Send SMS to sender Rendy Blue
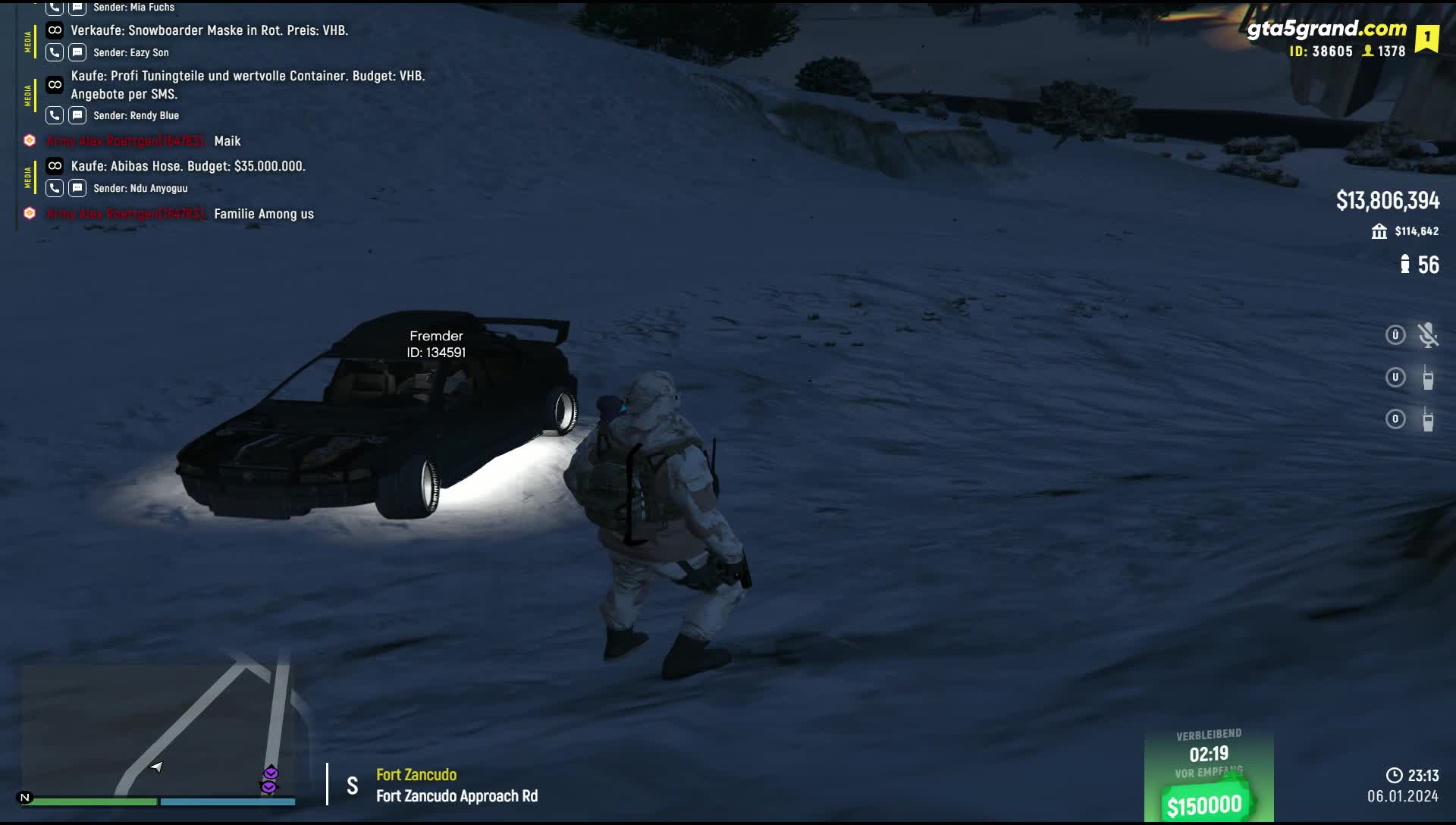The image size is (1456, 825). 77,115
